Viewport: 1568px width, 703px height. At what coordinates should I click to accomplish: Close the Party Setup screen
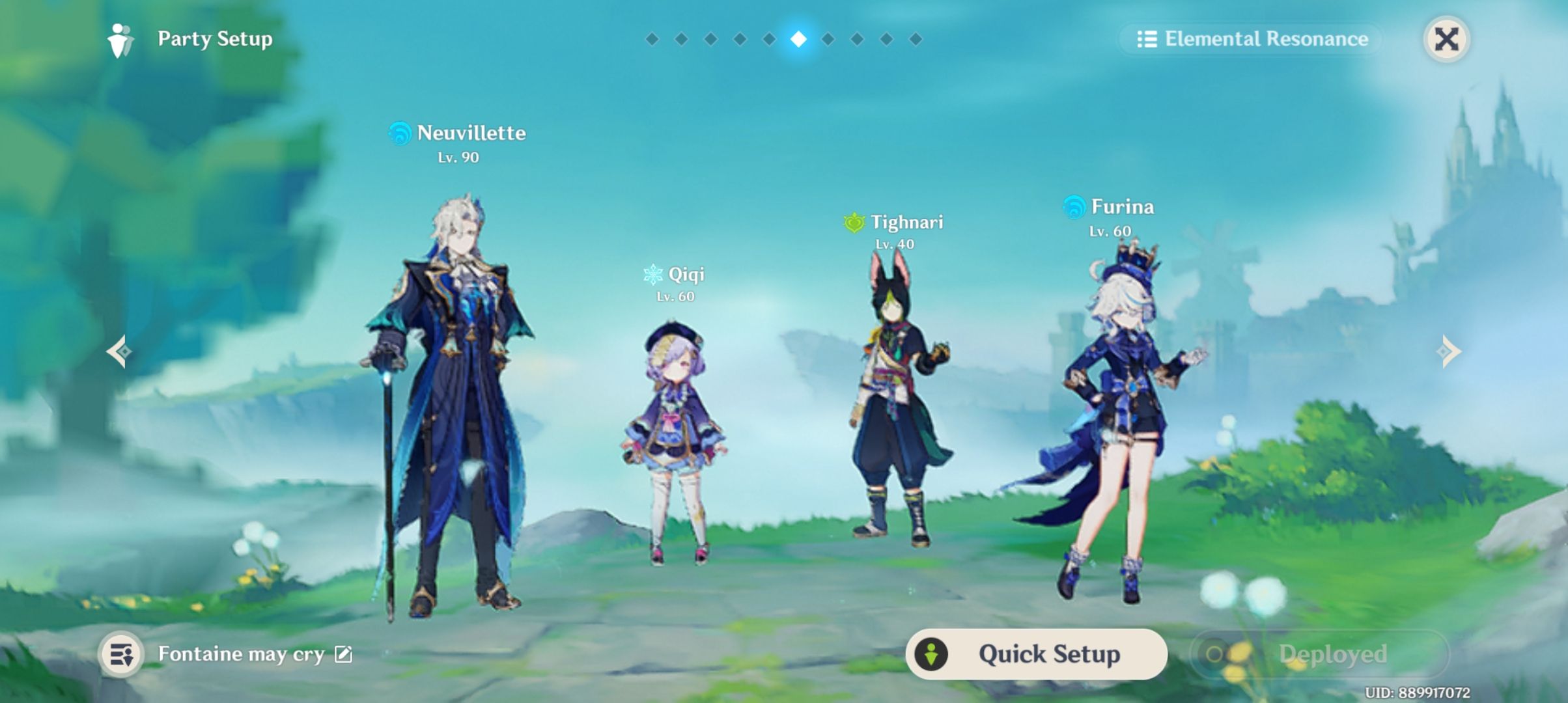pyautogui.click(x=1446, y=40)
